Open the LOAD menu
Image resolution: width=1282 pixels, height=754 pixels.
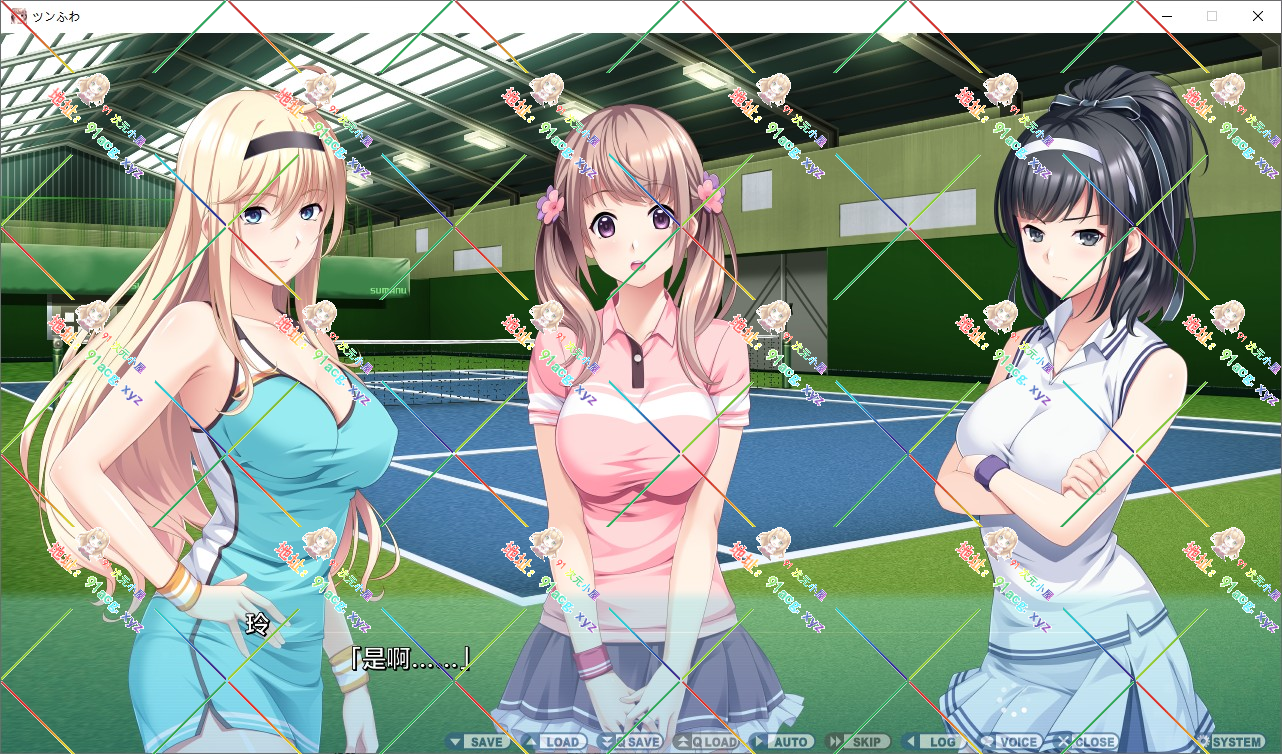point(554,742)
